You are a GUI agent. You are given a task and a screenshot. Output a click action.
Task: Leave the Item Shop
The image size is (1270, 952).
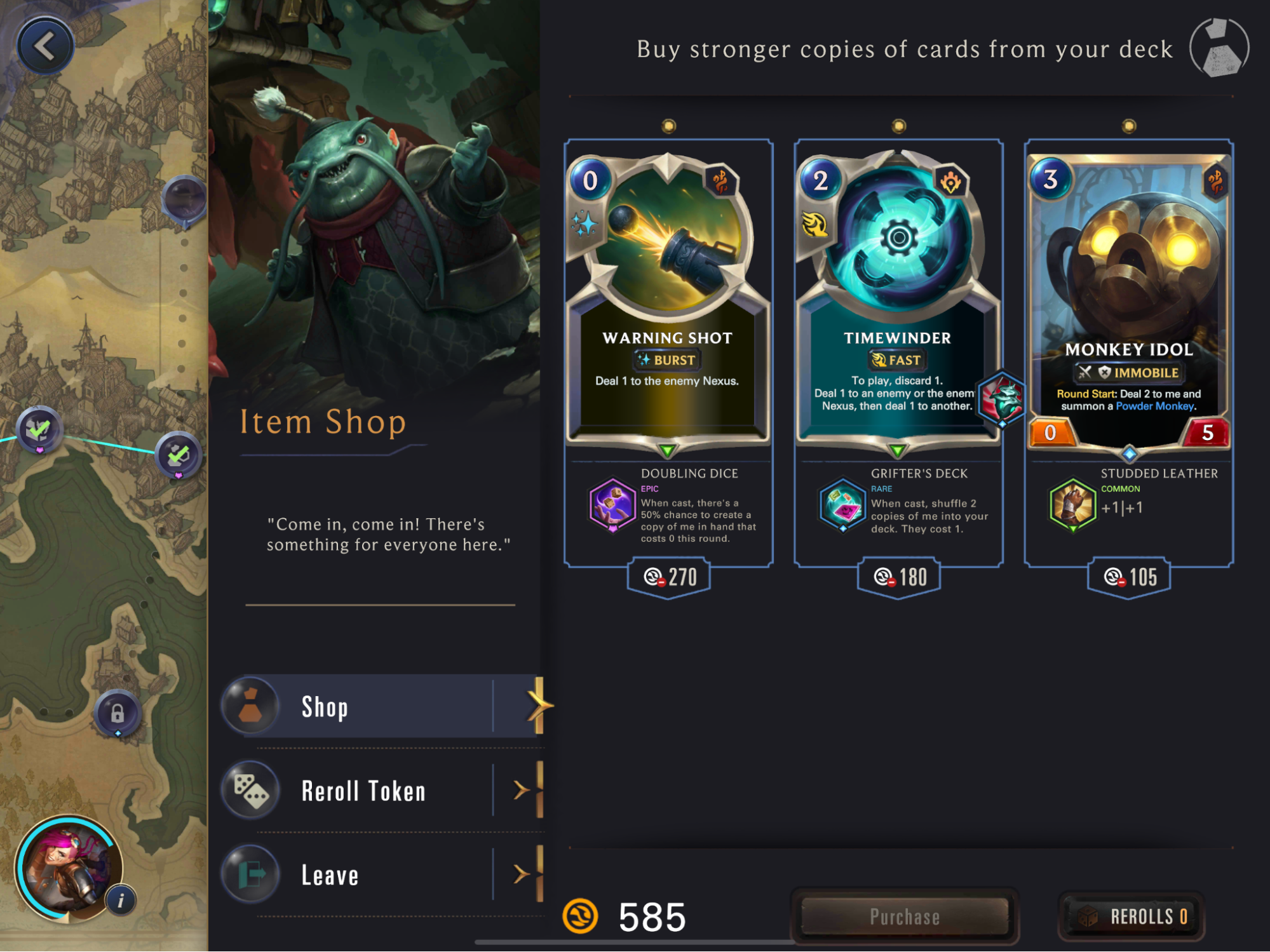(381, 875)
